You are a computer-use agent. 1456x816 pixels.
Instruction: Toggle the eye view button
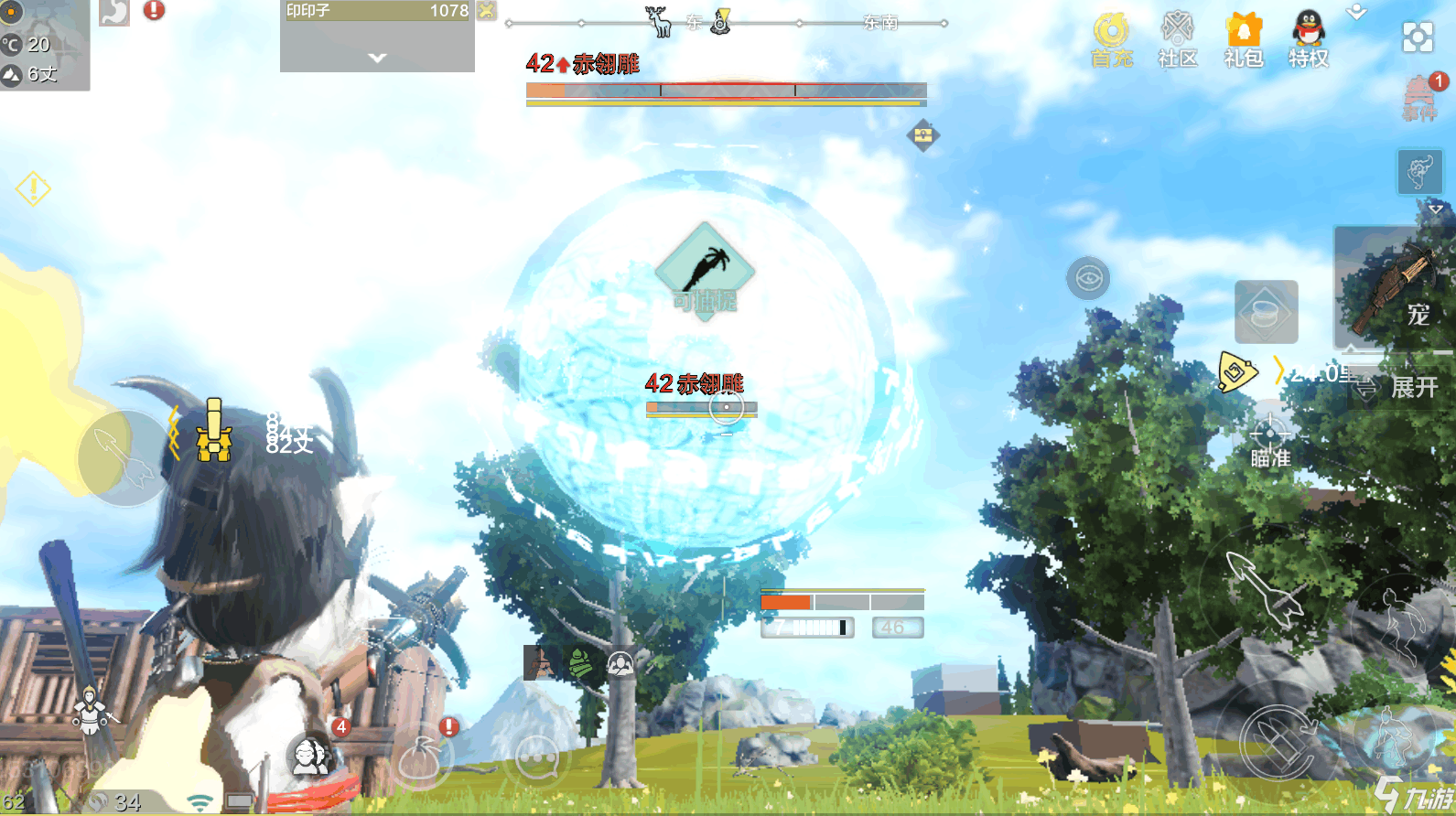[1088, 278]
